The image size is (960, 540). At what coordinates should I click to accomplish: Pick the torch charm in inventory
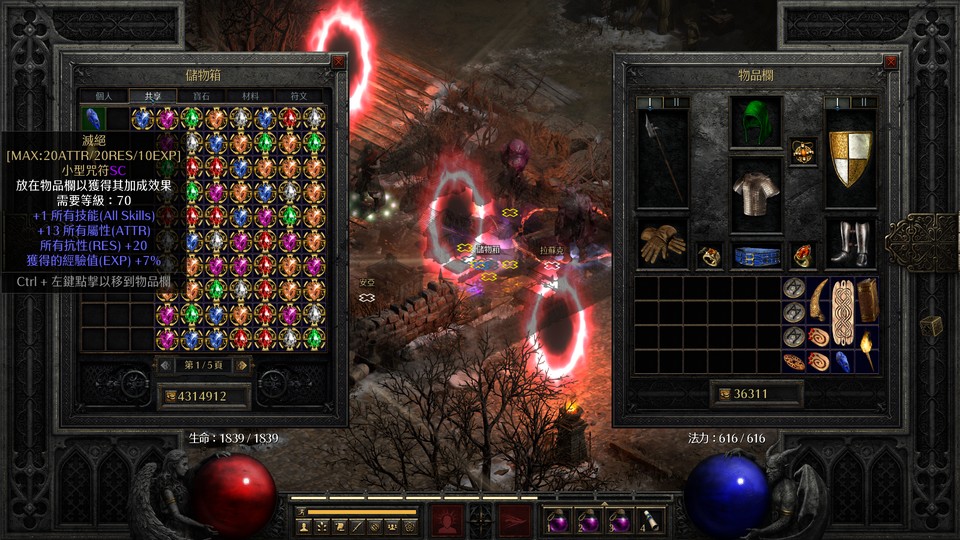(867, 349)
